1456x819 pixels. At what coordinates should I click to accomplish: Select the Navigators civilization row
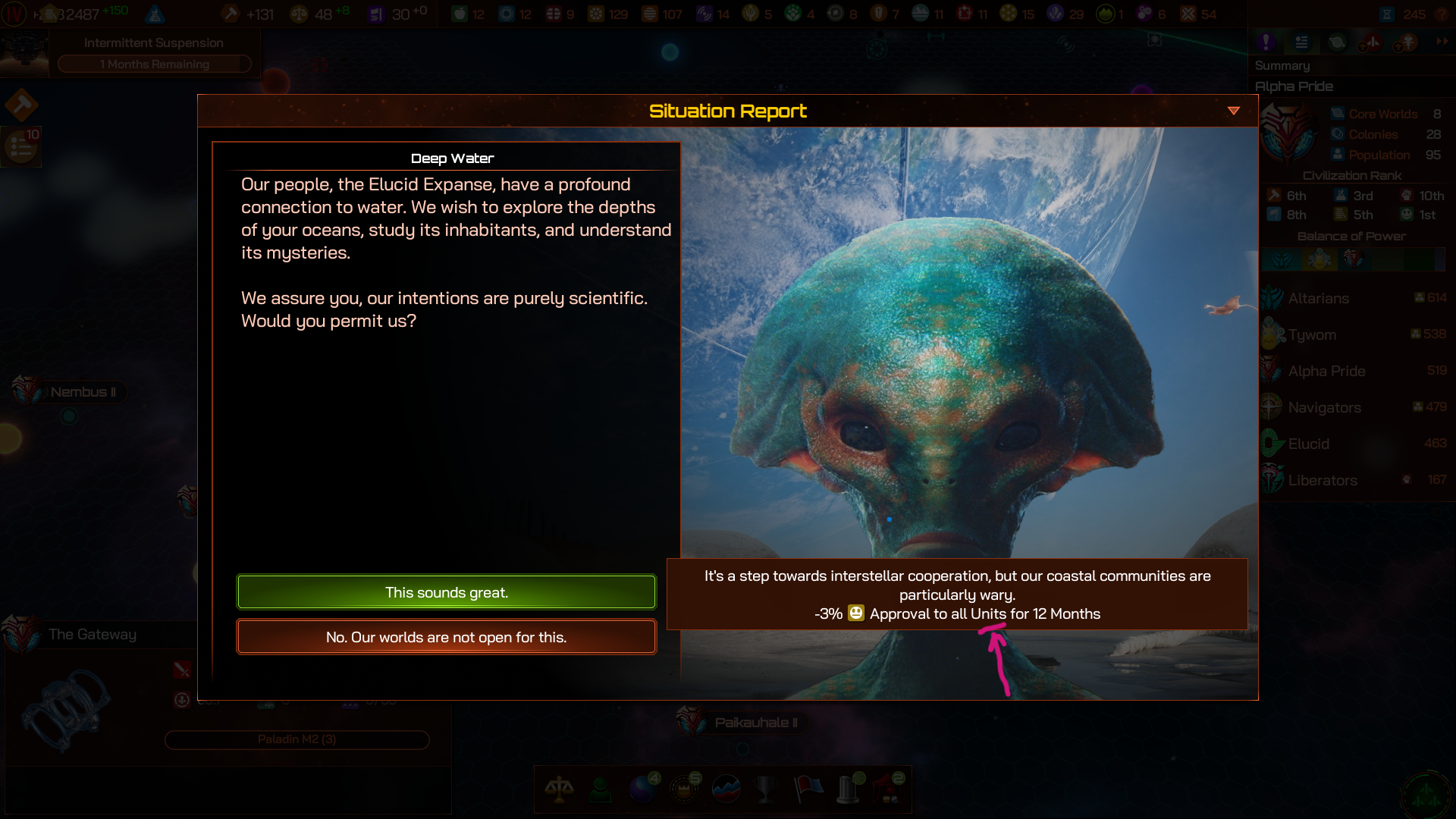[x=1354, y=407]
